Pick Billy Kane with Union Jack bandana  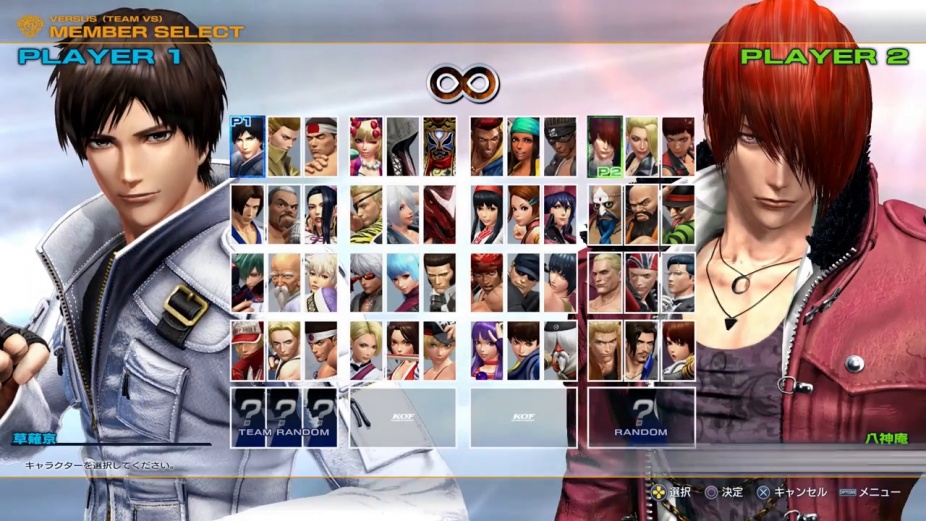(x=641, y=281)
